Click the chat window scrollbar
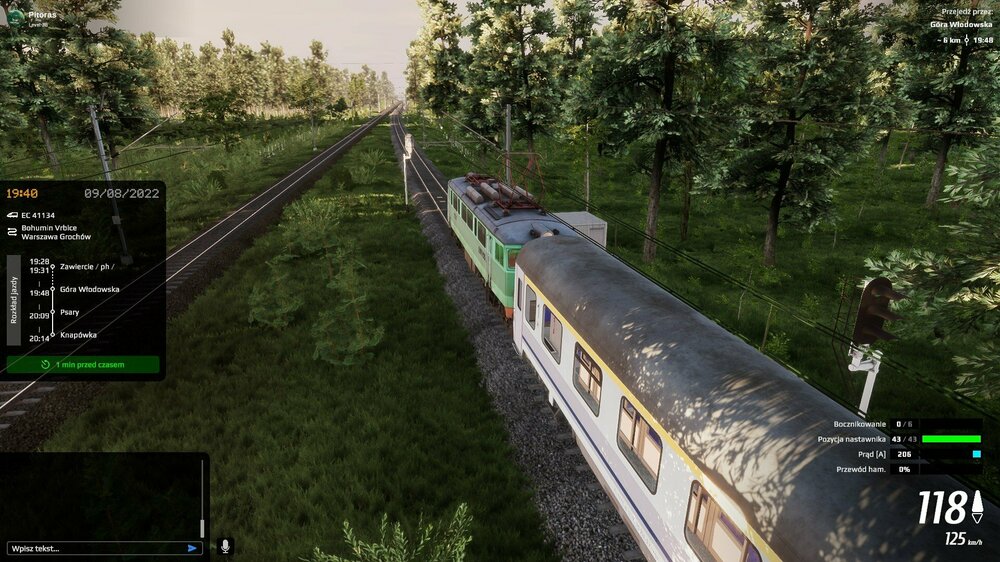Viewport: 1000px width, 562px height. coord(202,500)
